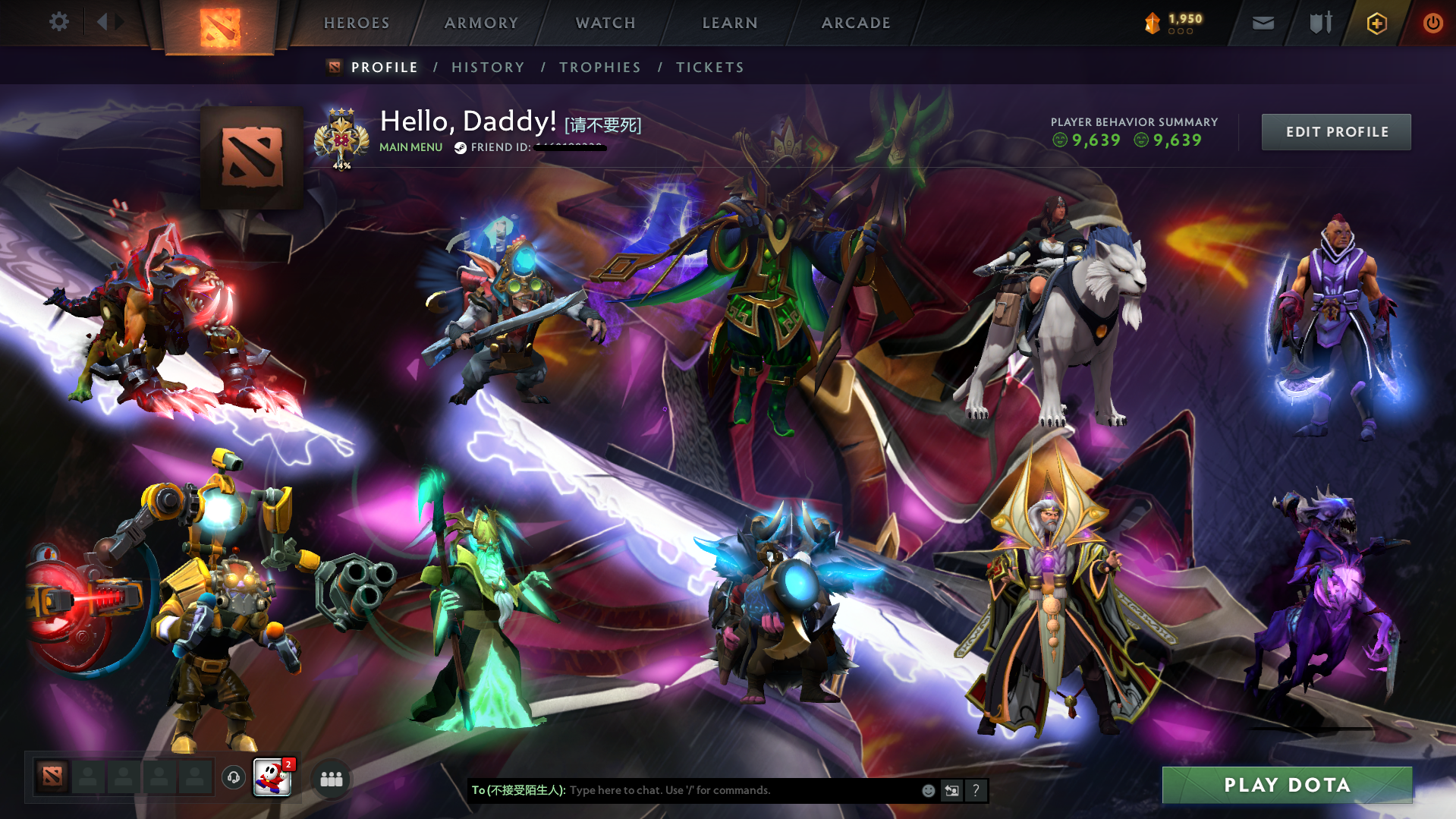Open the Shy Guy friend avatar thumbnail
The height and width of the screenshot is (819, 1456).
(272, 778)
